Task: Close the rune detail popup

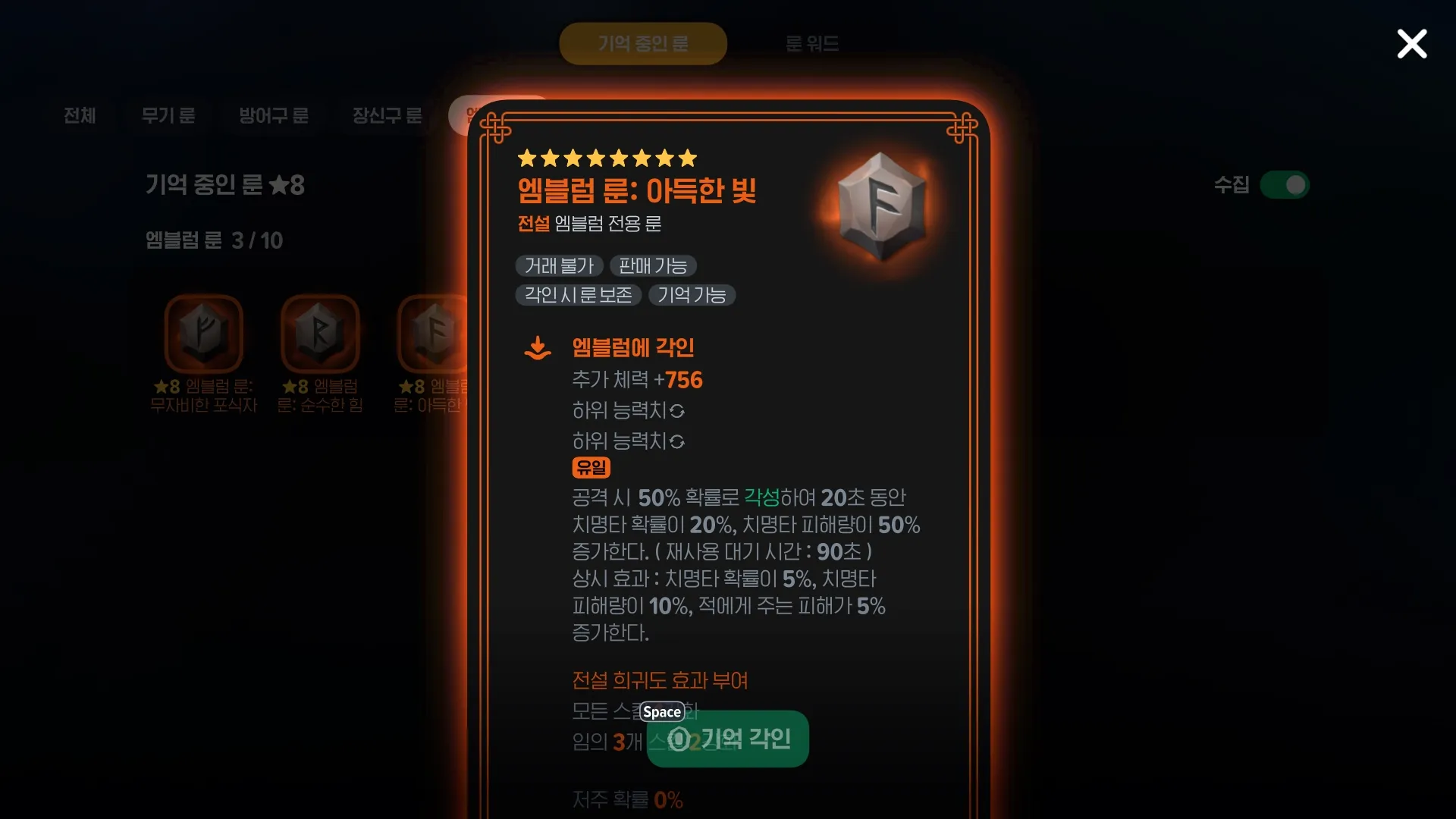Action: tap(1411, 44)
